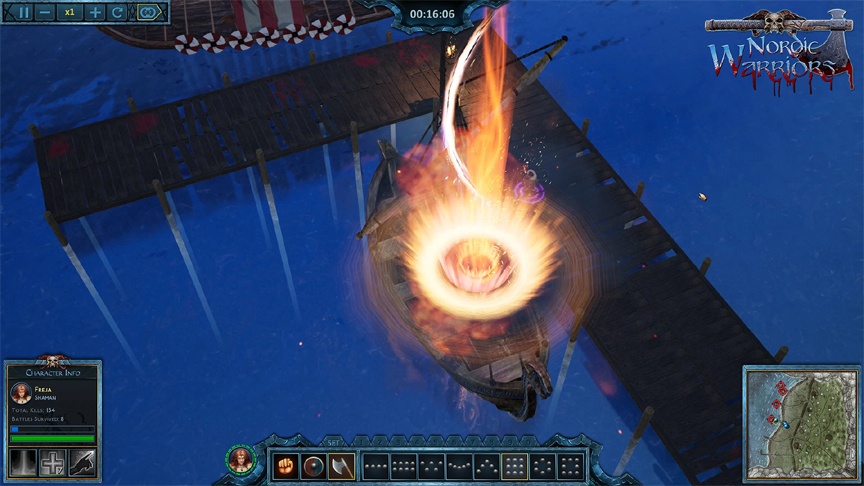Pause the game with the pause button
This screenshot has width=864, height=486.
[x=23, y=13]
